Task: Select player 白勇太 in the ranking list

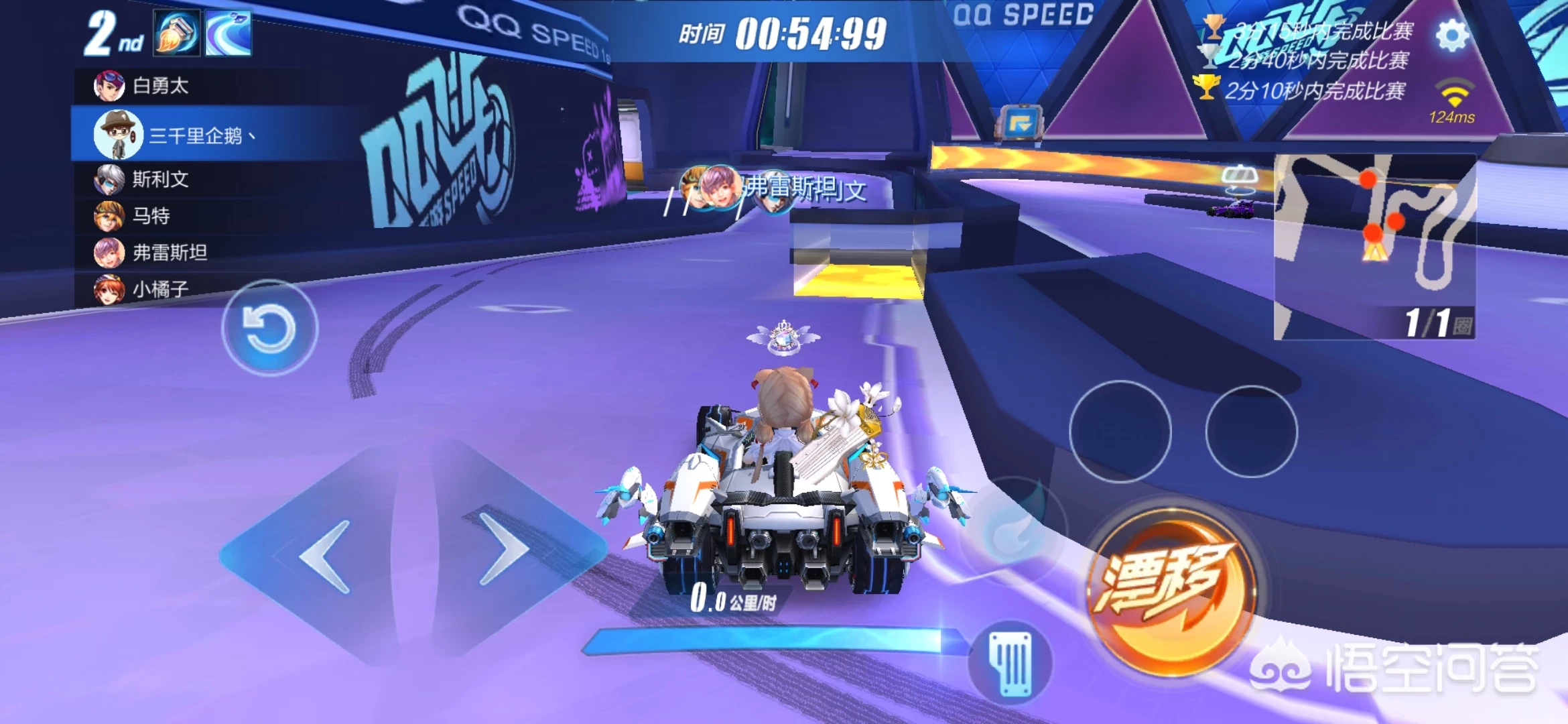Action: pyautogui.click(x=159, y=86)
